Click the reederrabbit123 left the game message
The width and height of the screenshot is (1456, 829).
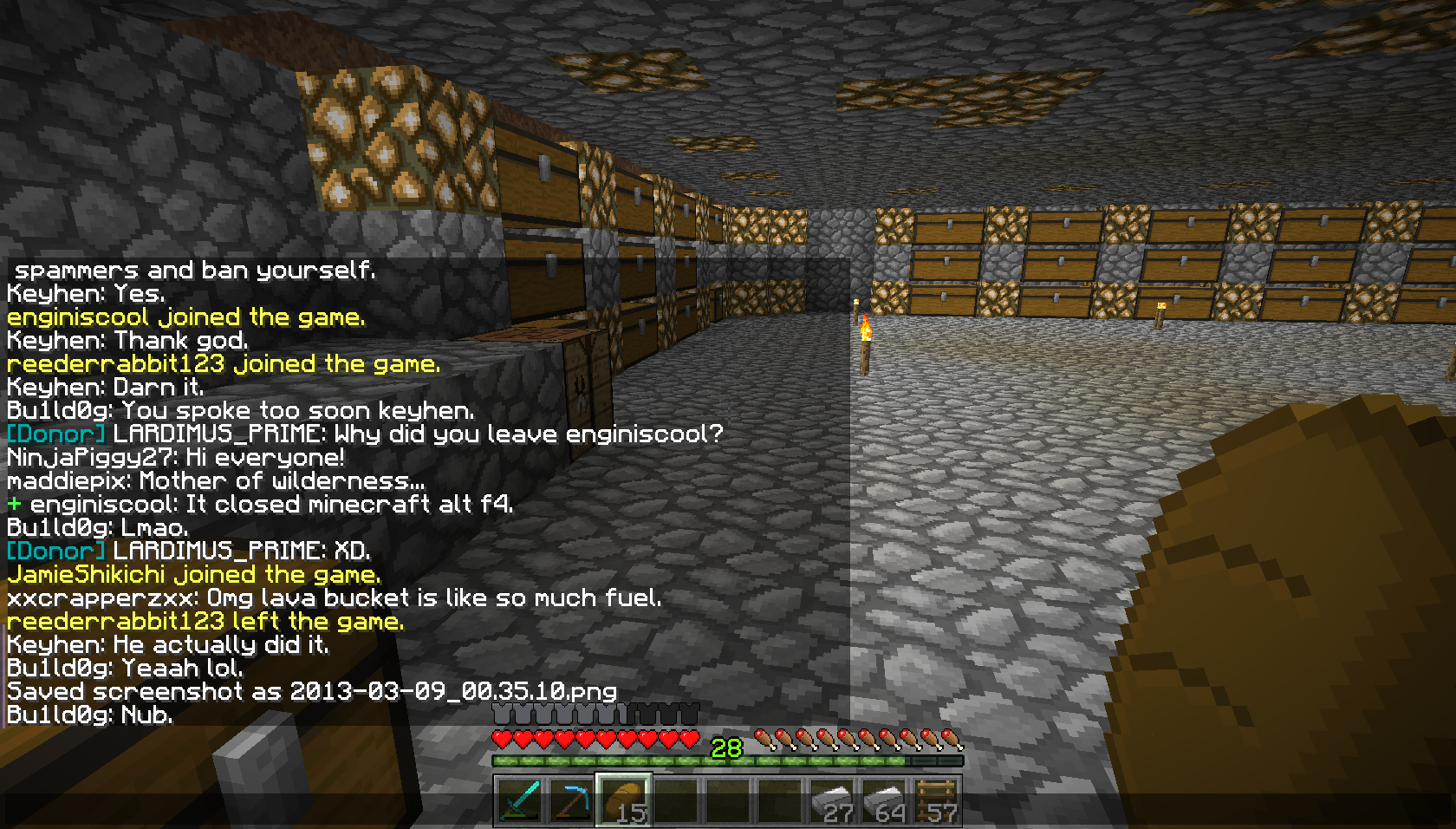[x=205, y=621]
